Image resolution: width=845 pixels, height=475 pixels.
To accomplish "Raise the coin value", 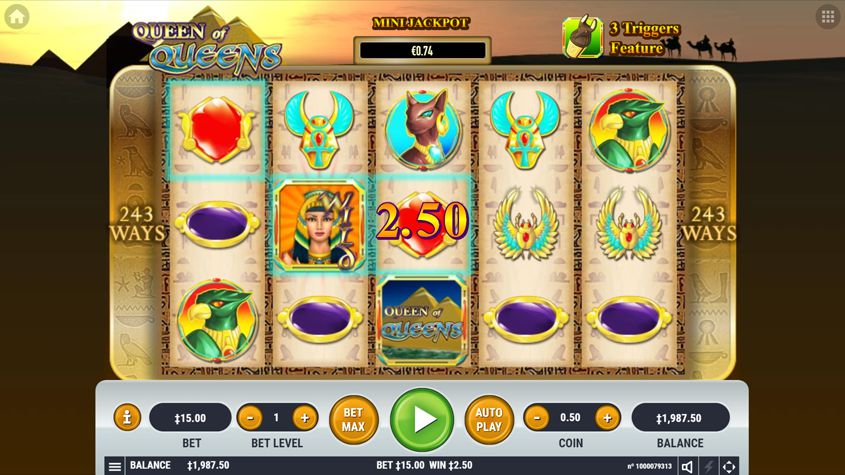I will (606, 417).
